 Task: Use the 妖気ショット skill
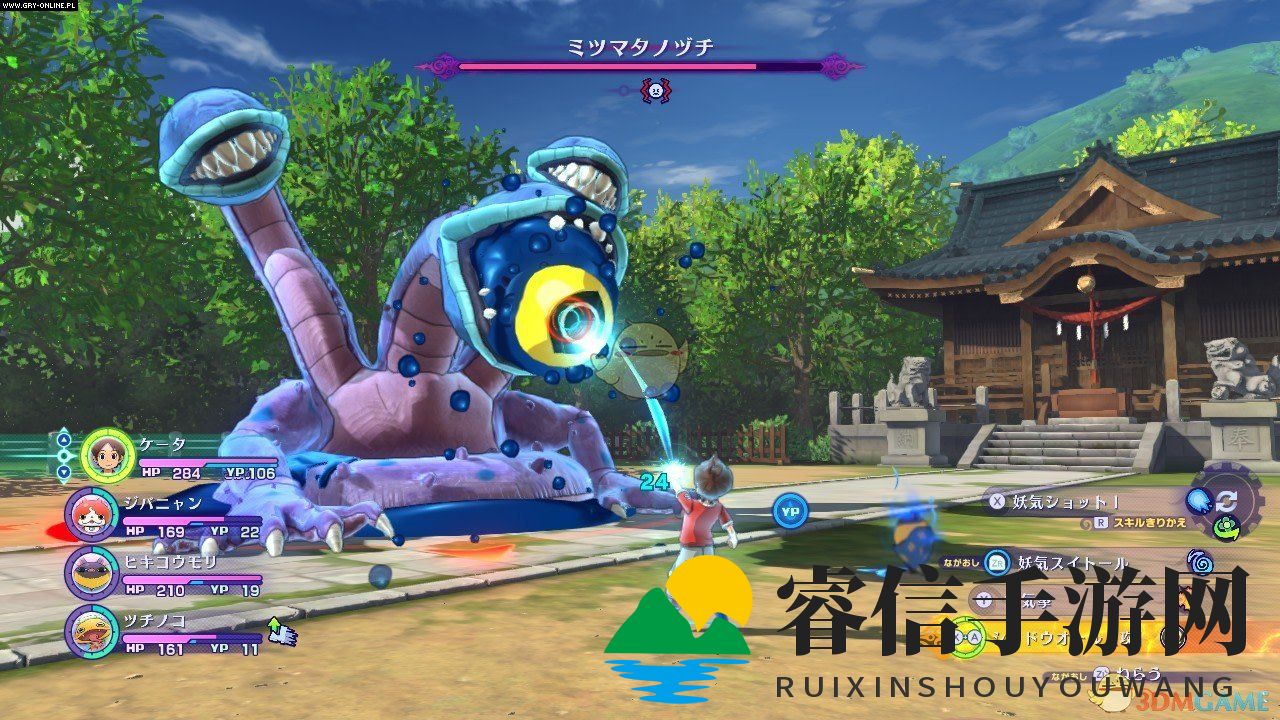click(x=1060, y=502)
